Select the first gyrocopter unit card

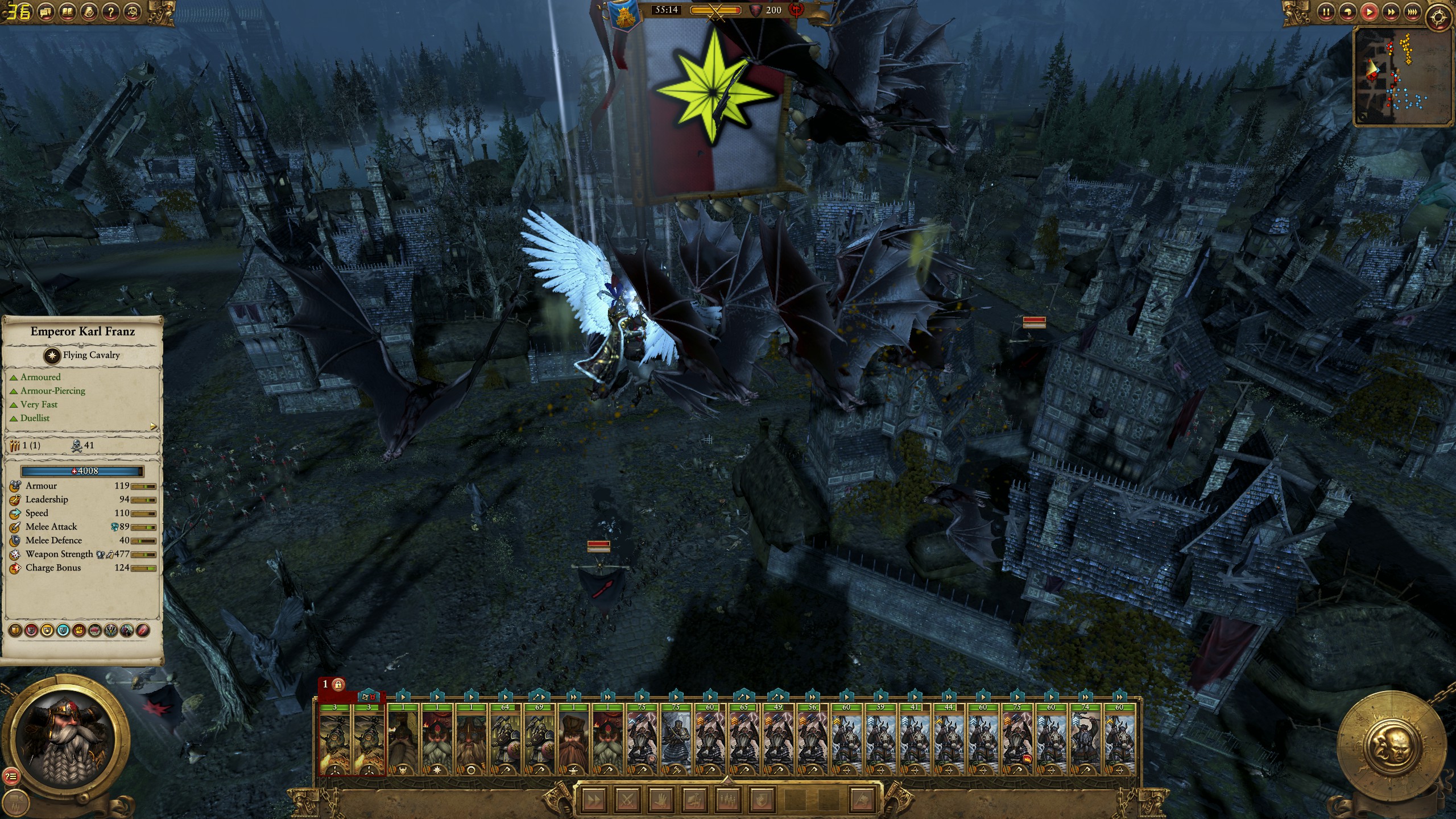[336, 739]
